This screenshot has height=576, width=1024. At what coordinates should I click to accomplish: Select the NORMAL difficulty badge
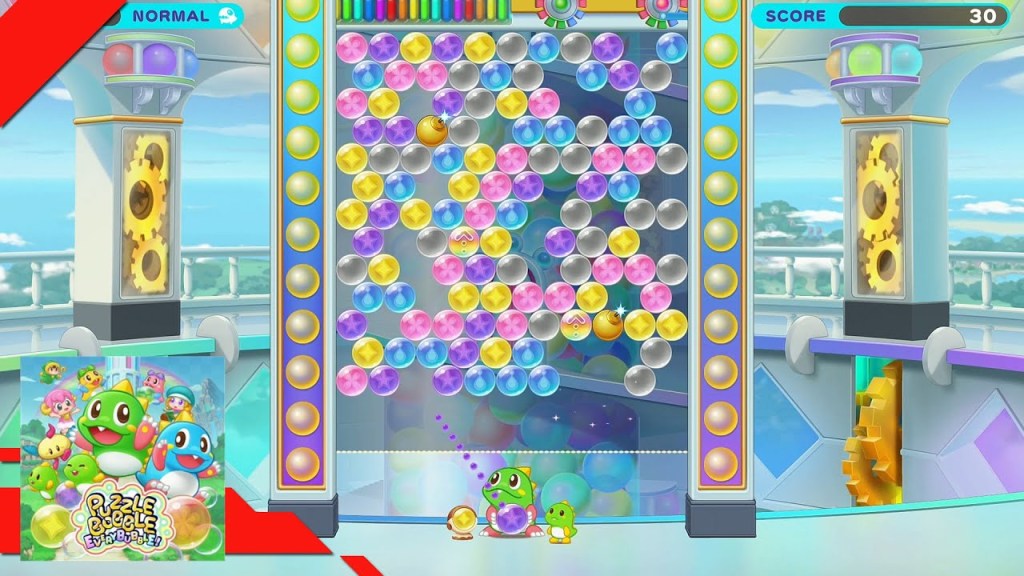[180, 16]
